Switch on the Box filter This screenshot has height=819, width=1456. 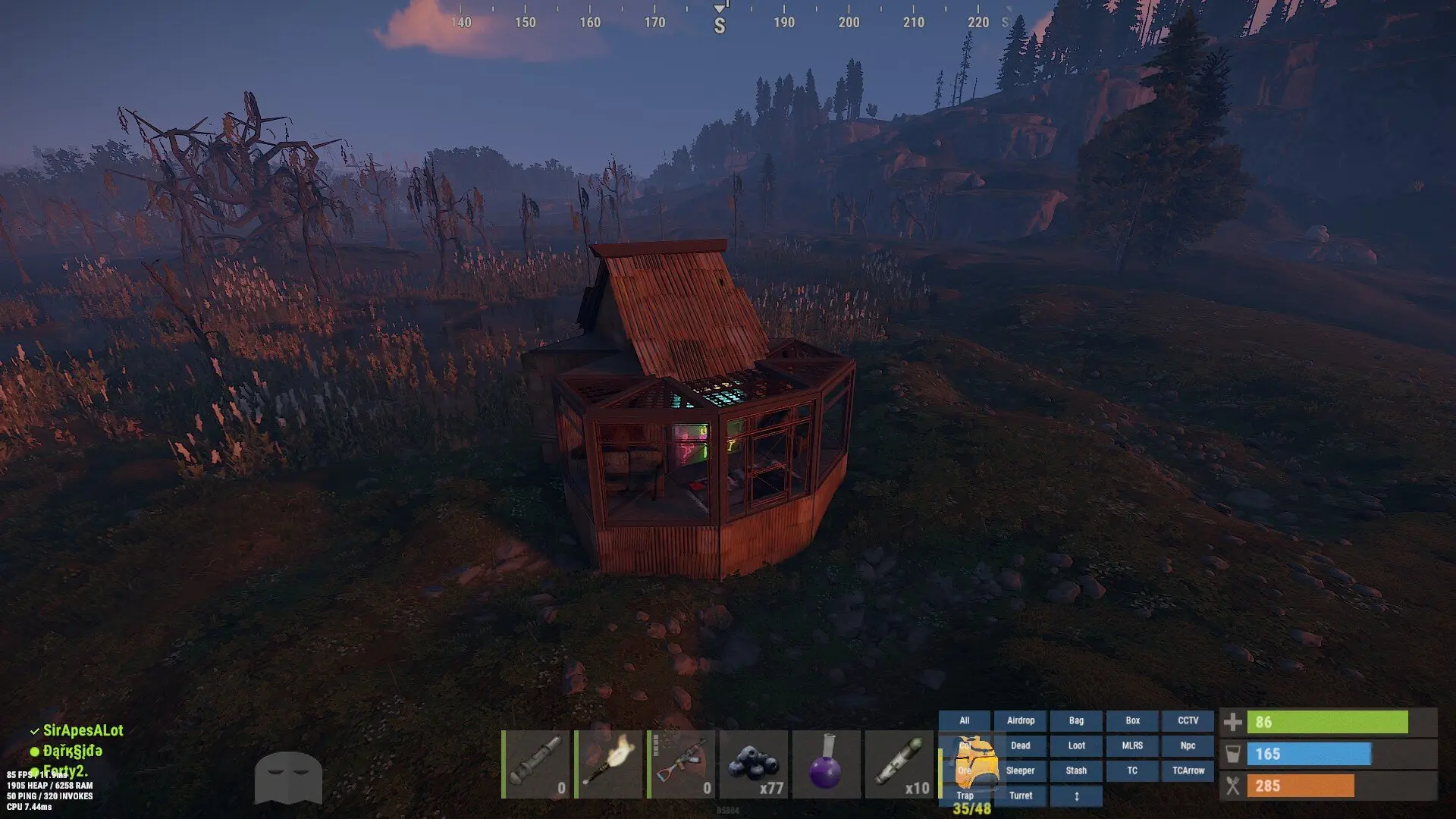1132,720
